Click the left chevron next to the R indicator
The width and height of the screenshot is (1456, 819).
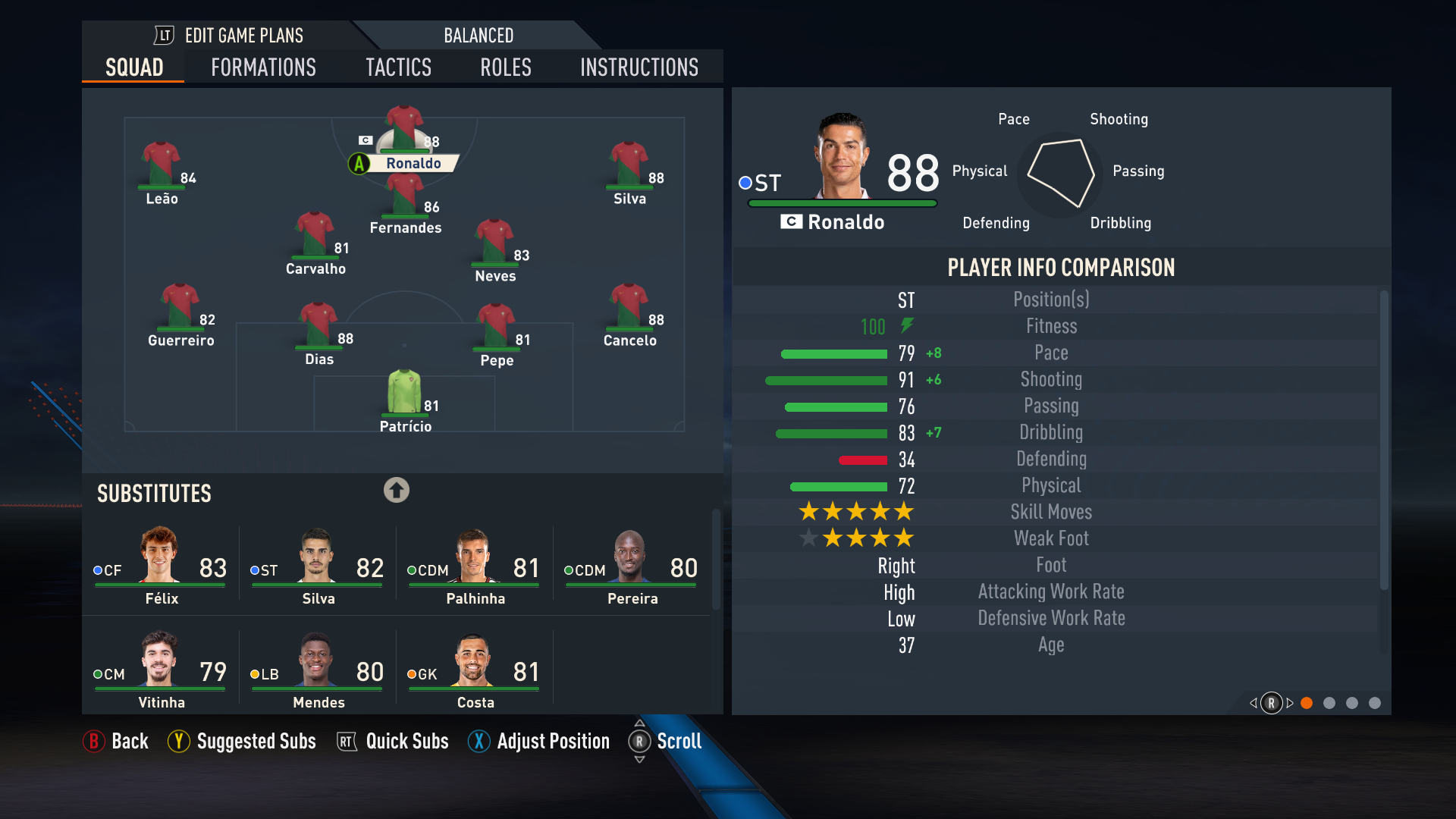(x=1253, y=704)
